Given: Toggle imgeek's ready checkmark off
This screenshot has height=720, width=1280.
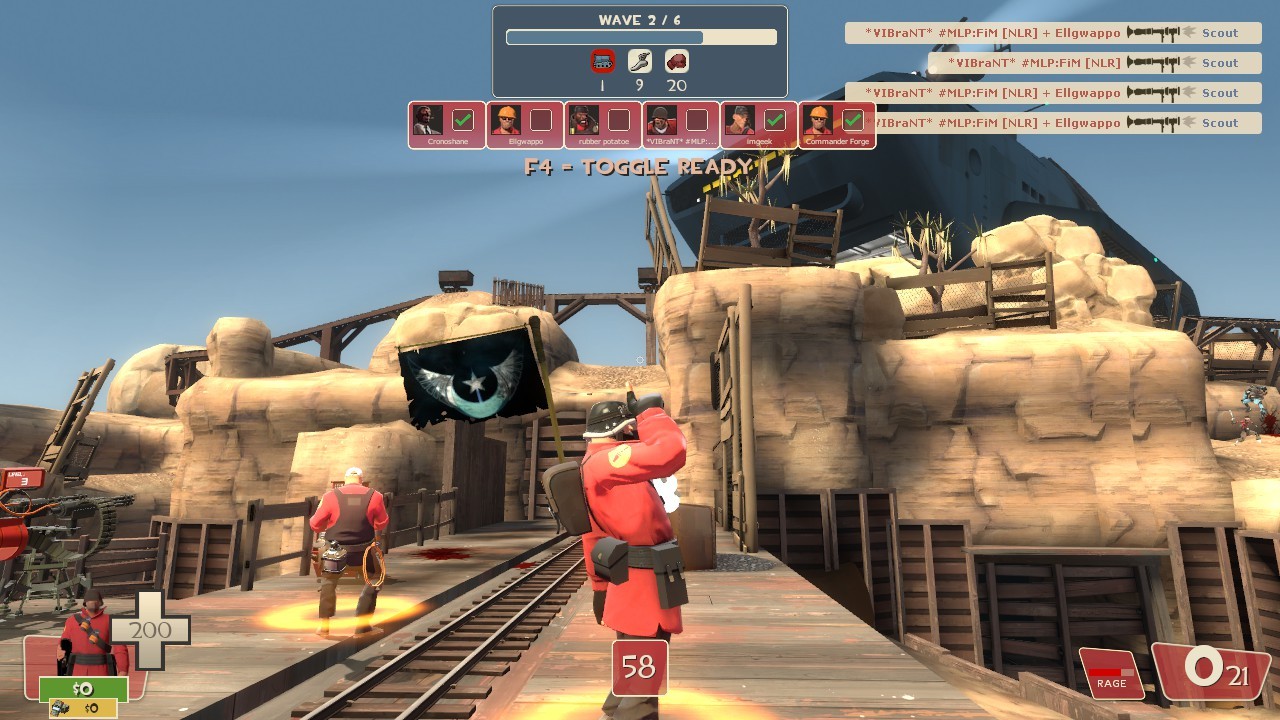Looking at the screenshot, I should pyautogui.click(x=775, y=121).
